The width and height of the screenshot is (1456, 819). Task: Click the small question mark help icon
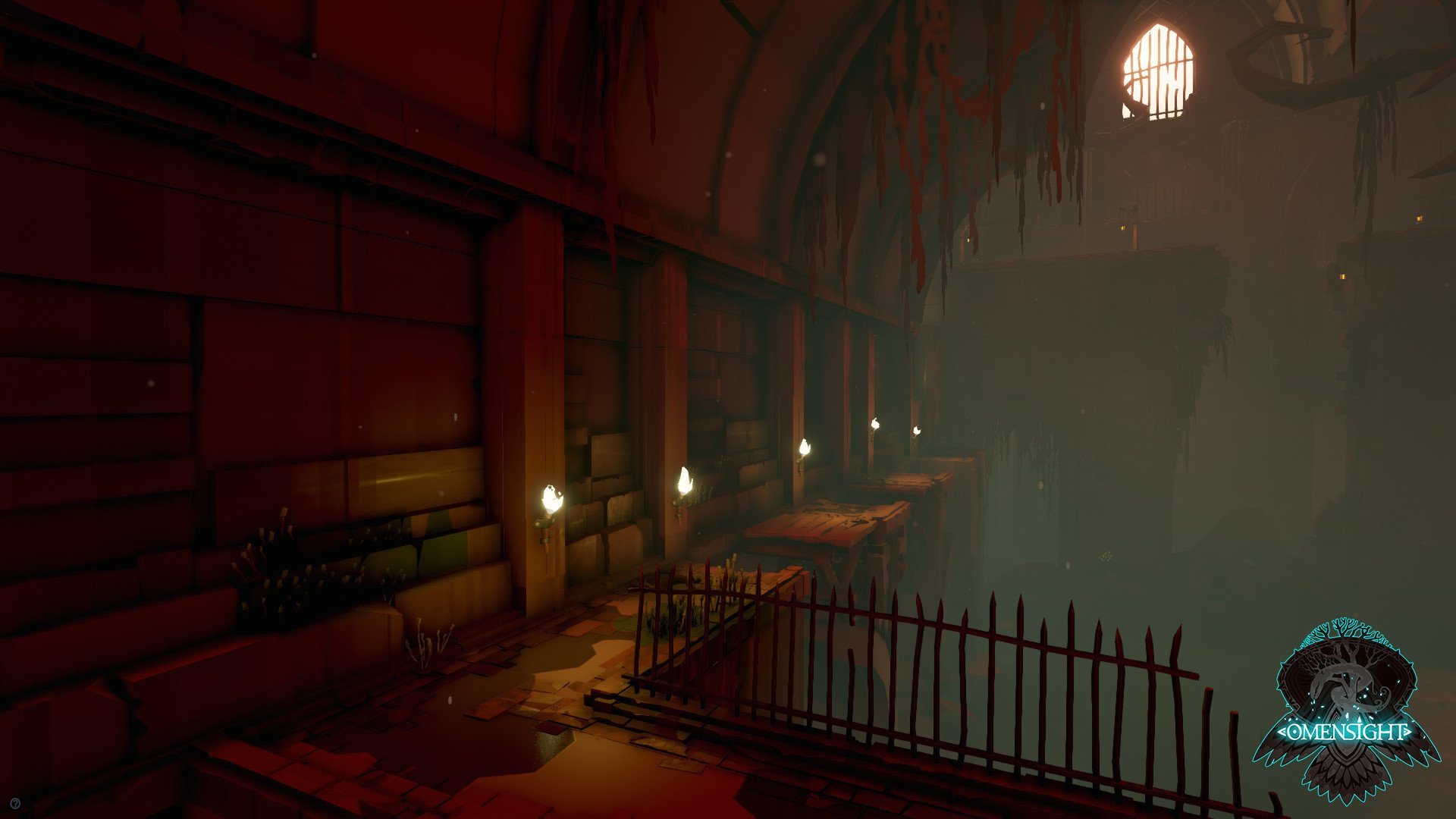click(16, 802)
